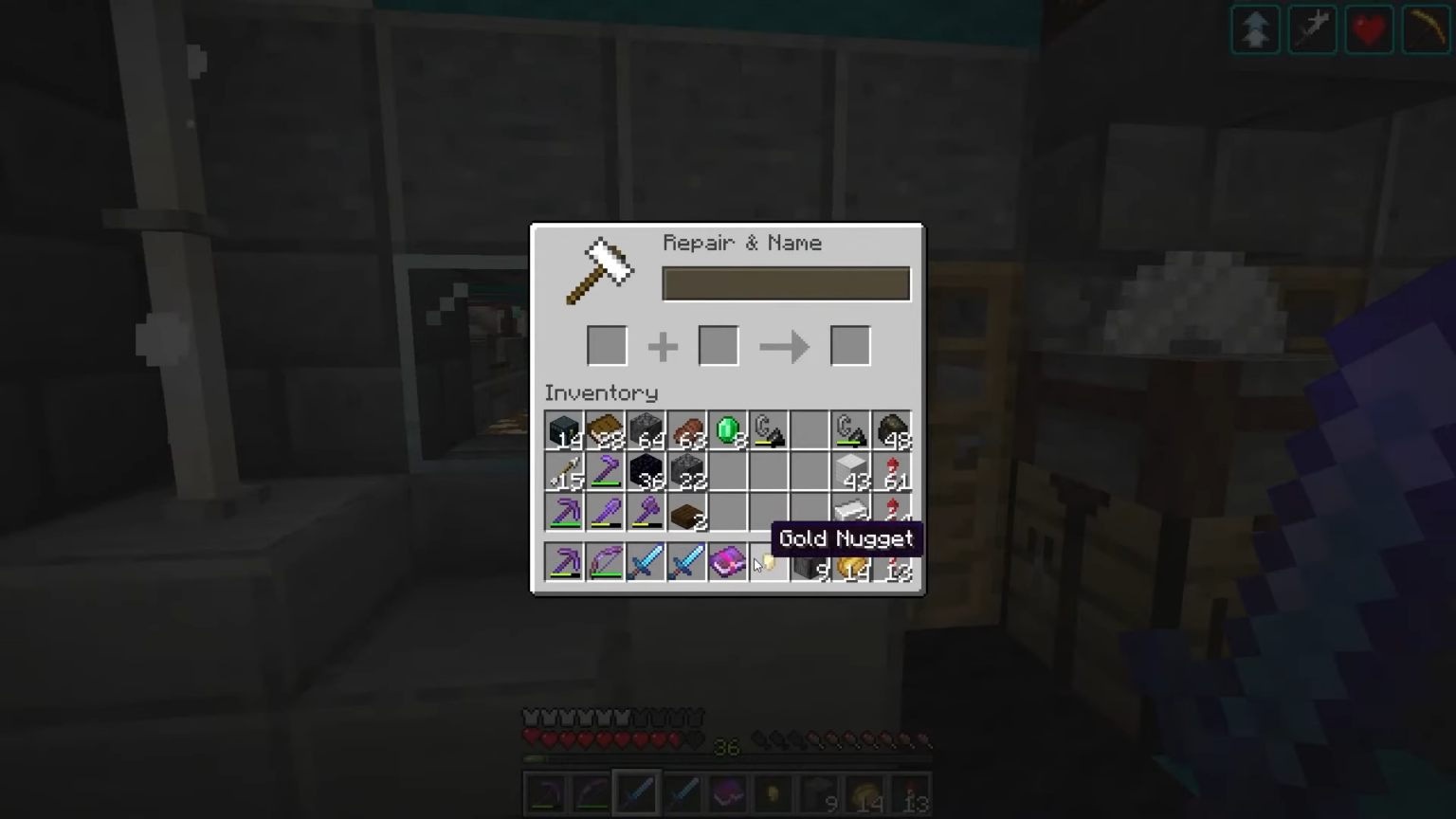The height and width of the screenshot is (819, 1456).
Task: Click the Gold Nugget under the cursor
Action: (x=768, y=564)
